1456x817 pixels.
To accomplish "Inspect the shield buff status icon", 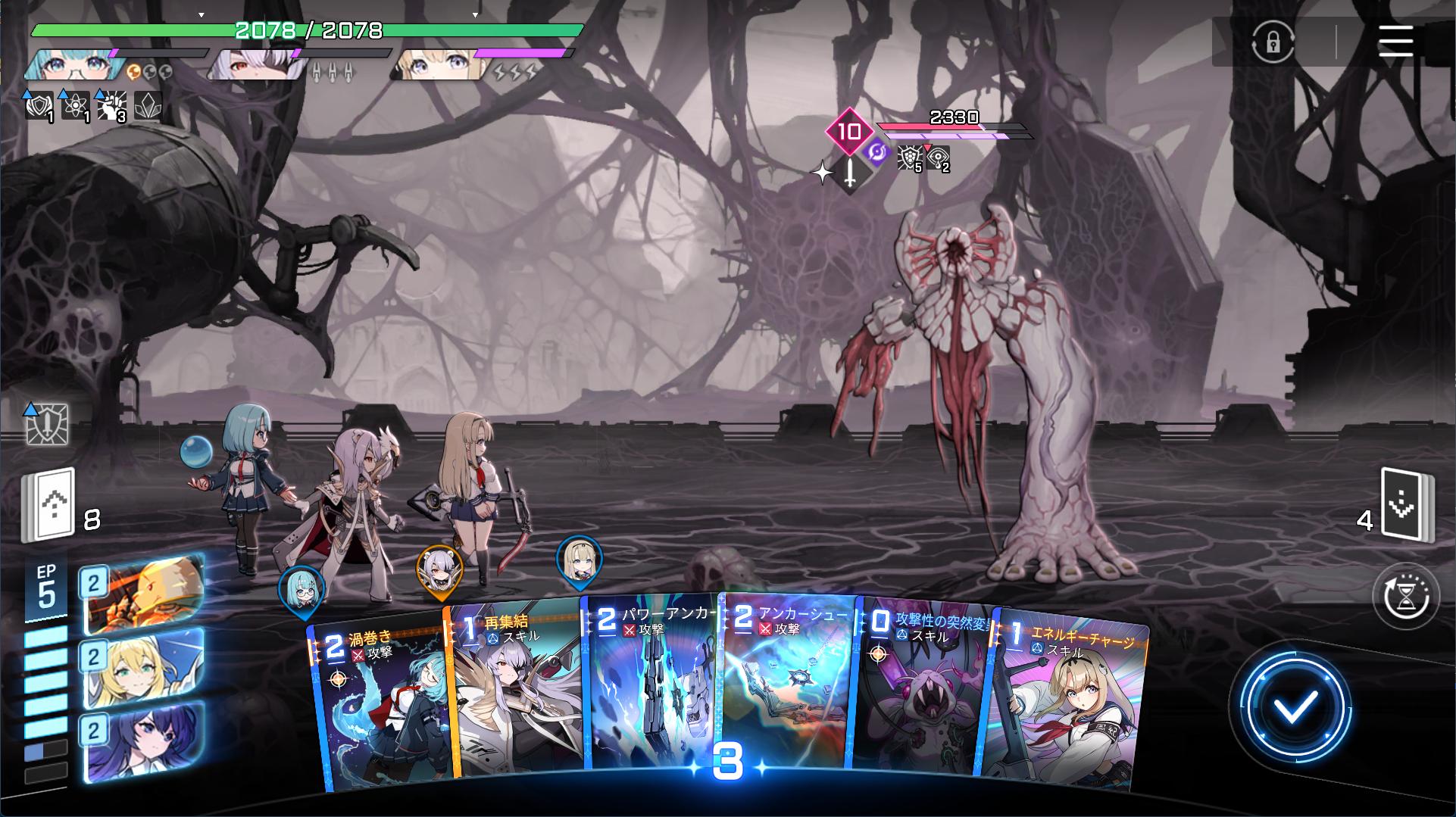I will click(39, 107).
